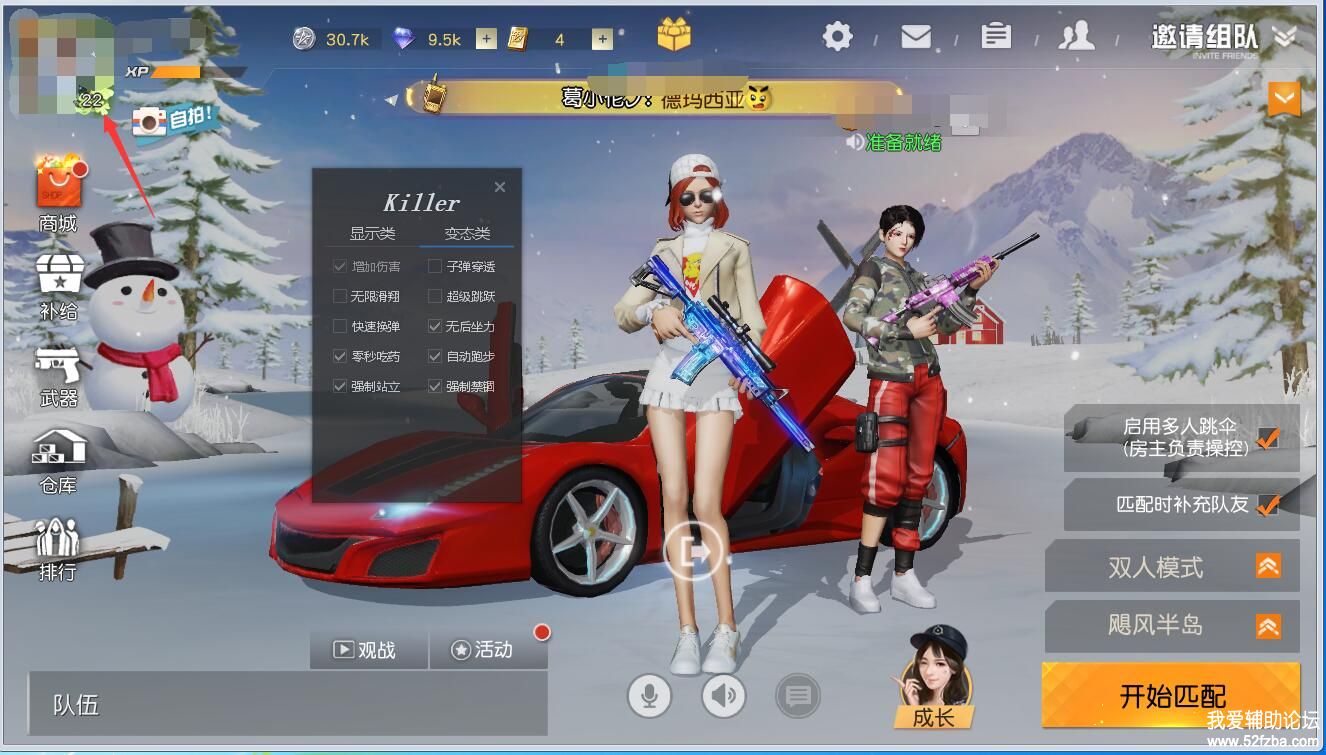Viewport: 1326px width, 755px height.
Task: Open the 武器 weapons menu
Action: (59, 372)
